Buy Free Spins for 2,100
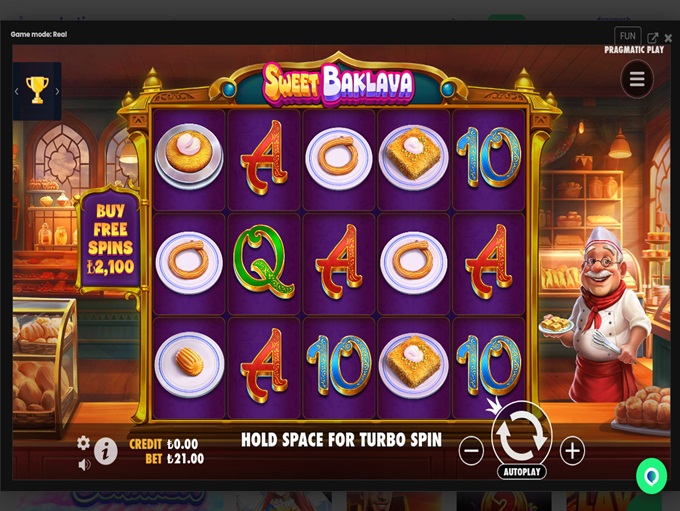680x511 pixels. tap(110, 239)
